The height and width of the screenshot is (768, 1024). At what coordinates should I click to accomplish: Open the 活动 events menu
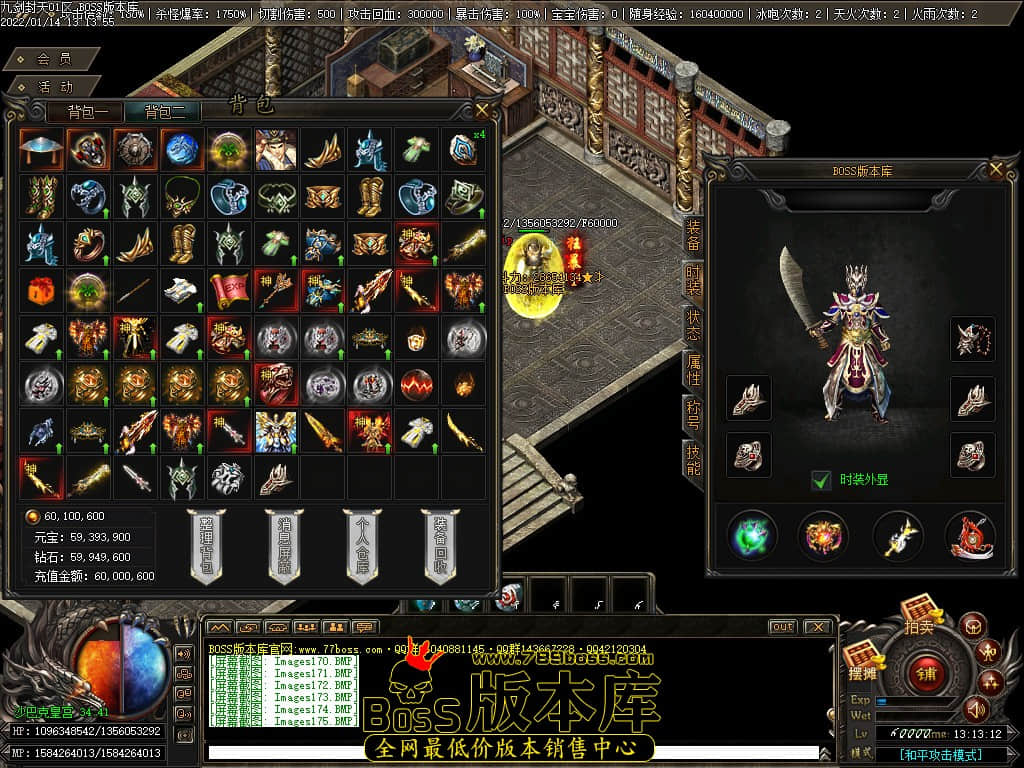coord(53,87)
